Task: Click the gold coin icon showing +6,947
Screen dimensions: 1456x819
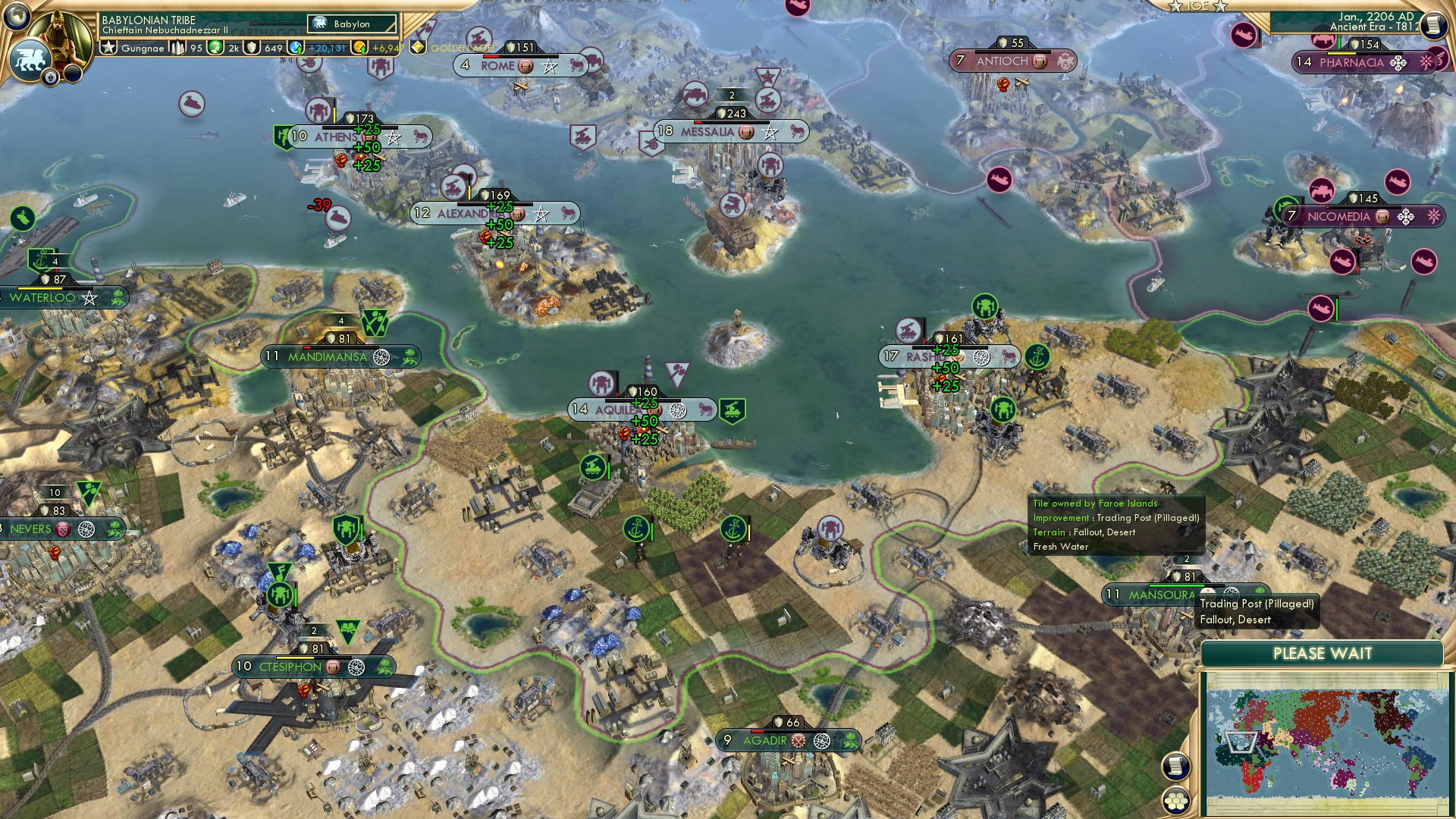Action: (358, 48)
